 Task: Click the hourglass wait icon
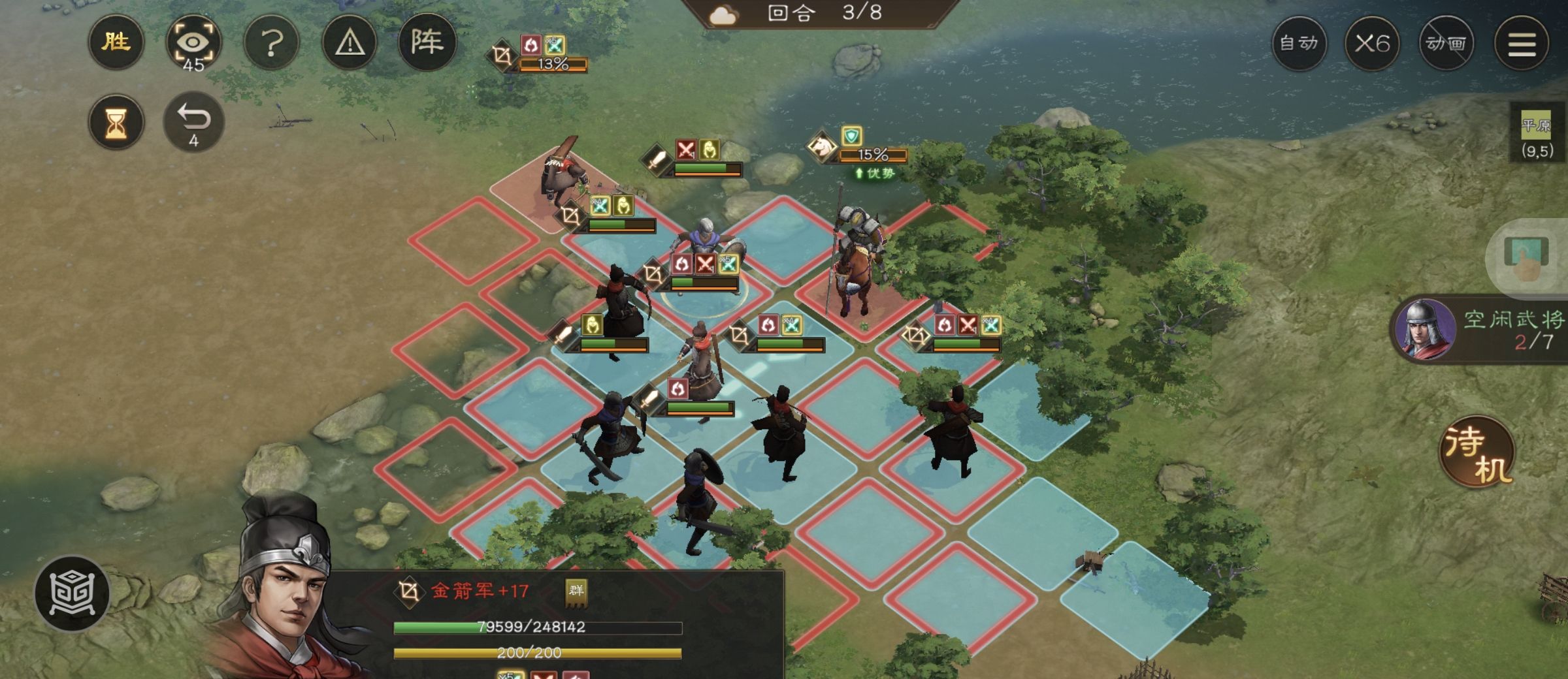pyautogui.click(x=115, y=121)
